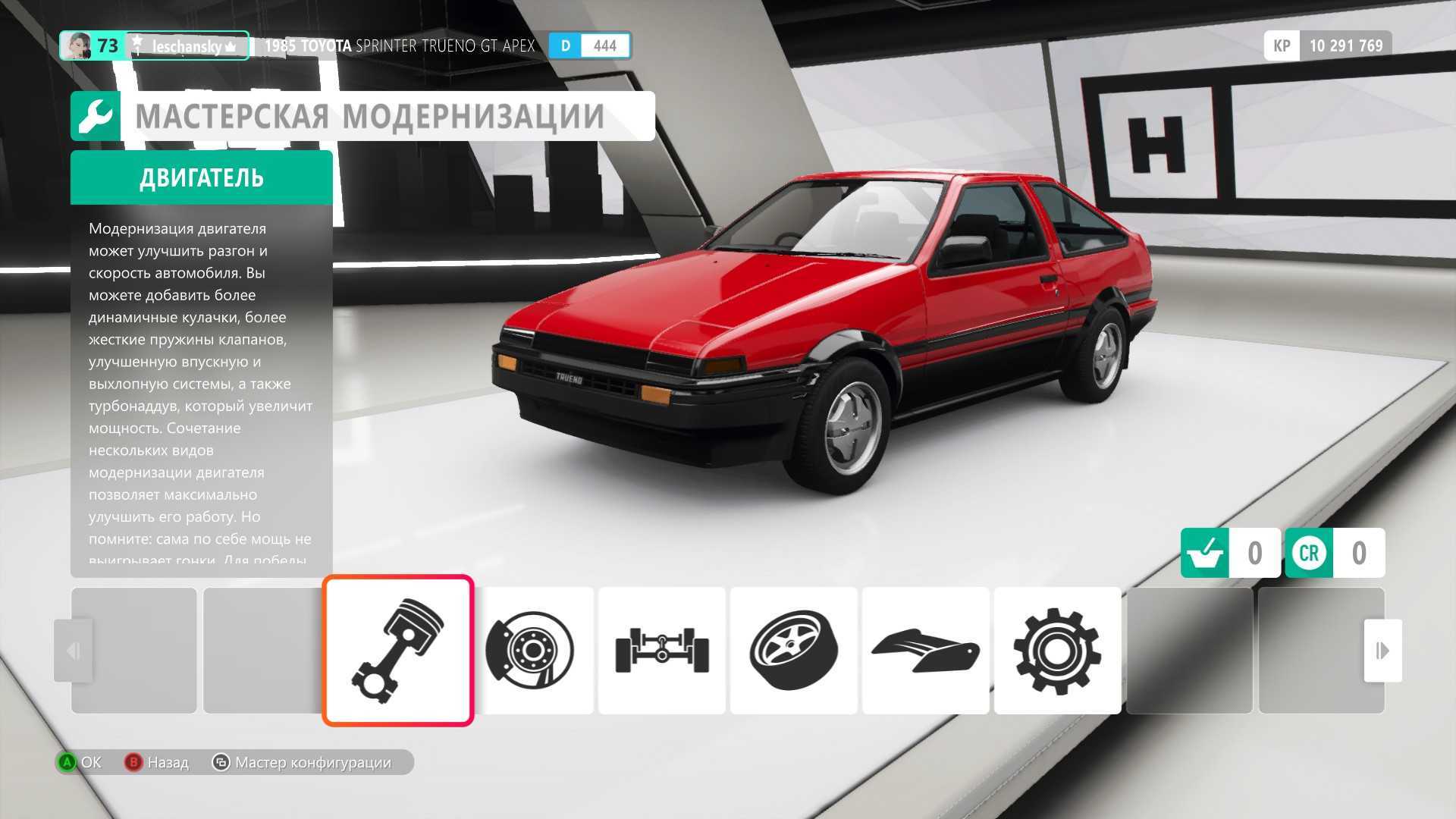The width and height of the screenshot is (1456, 819).
Task: Select the engine piston upgrade tile
Action: tap(398, 650)
